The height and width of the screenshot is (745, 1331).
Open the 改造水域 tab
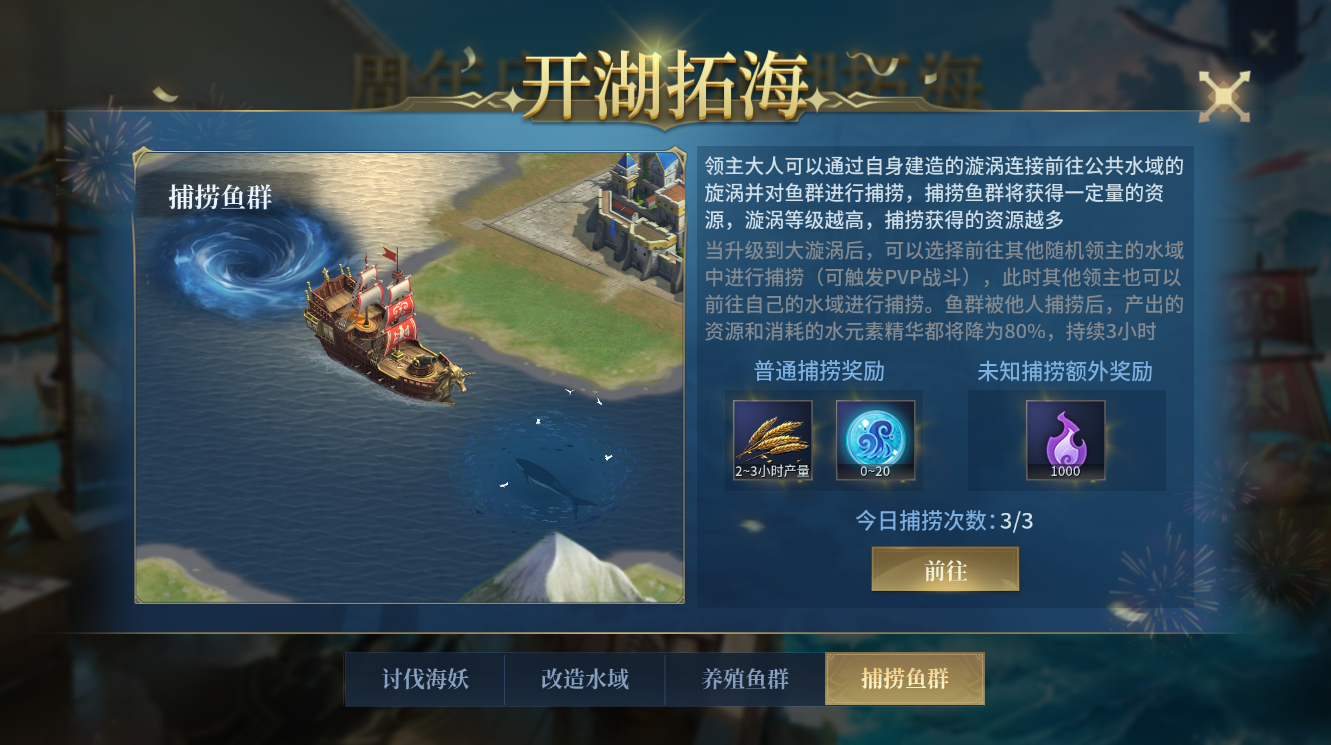click(584, 678)
